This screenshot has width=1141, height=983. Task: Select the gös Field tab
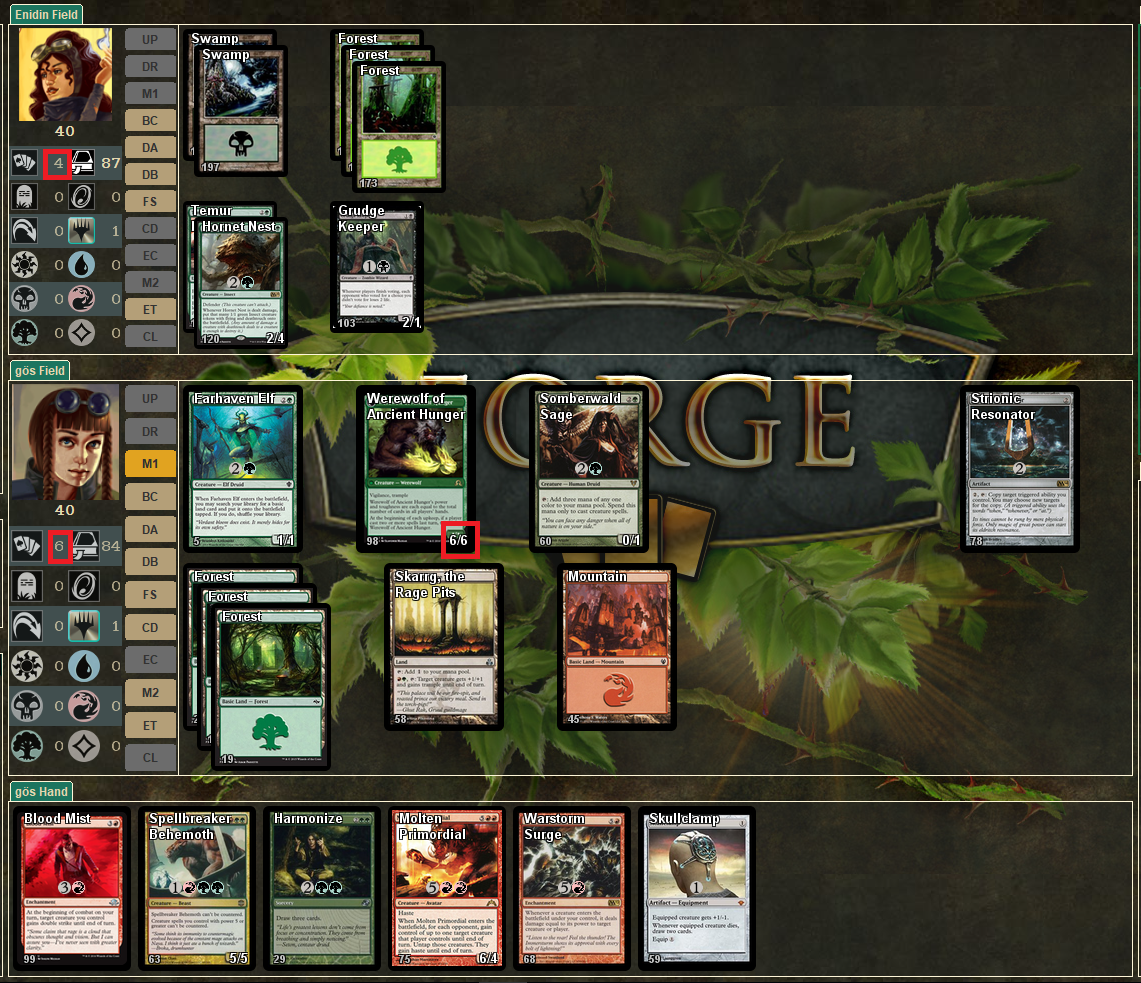(x=40, y=371)
